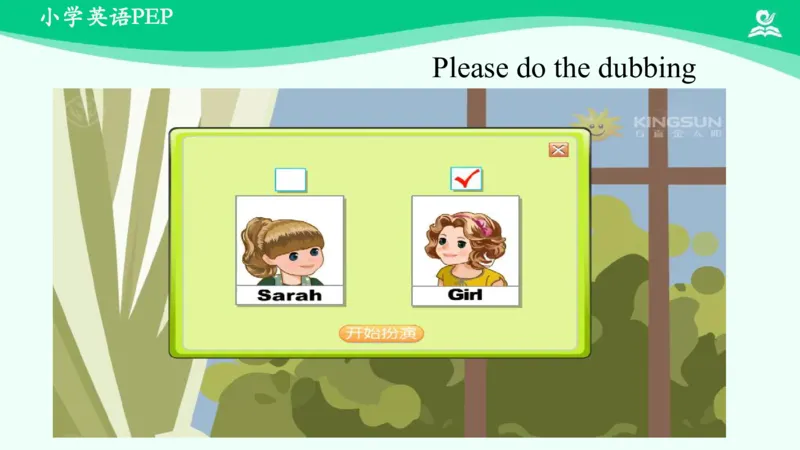Select the Girl character card

(466, 250)
